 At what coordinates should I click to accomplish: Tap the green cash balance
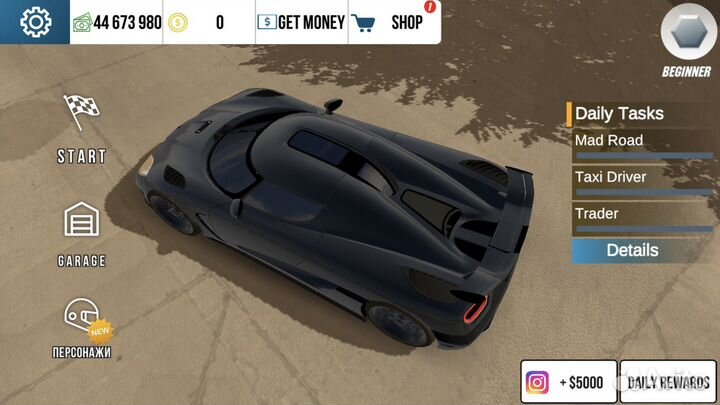click(x=117, y=22)
